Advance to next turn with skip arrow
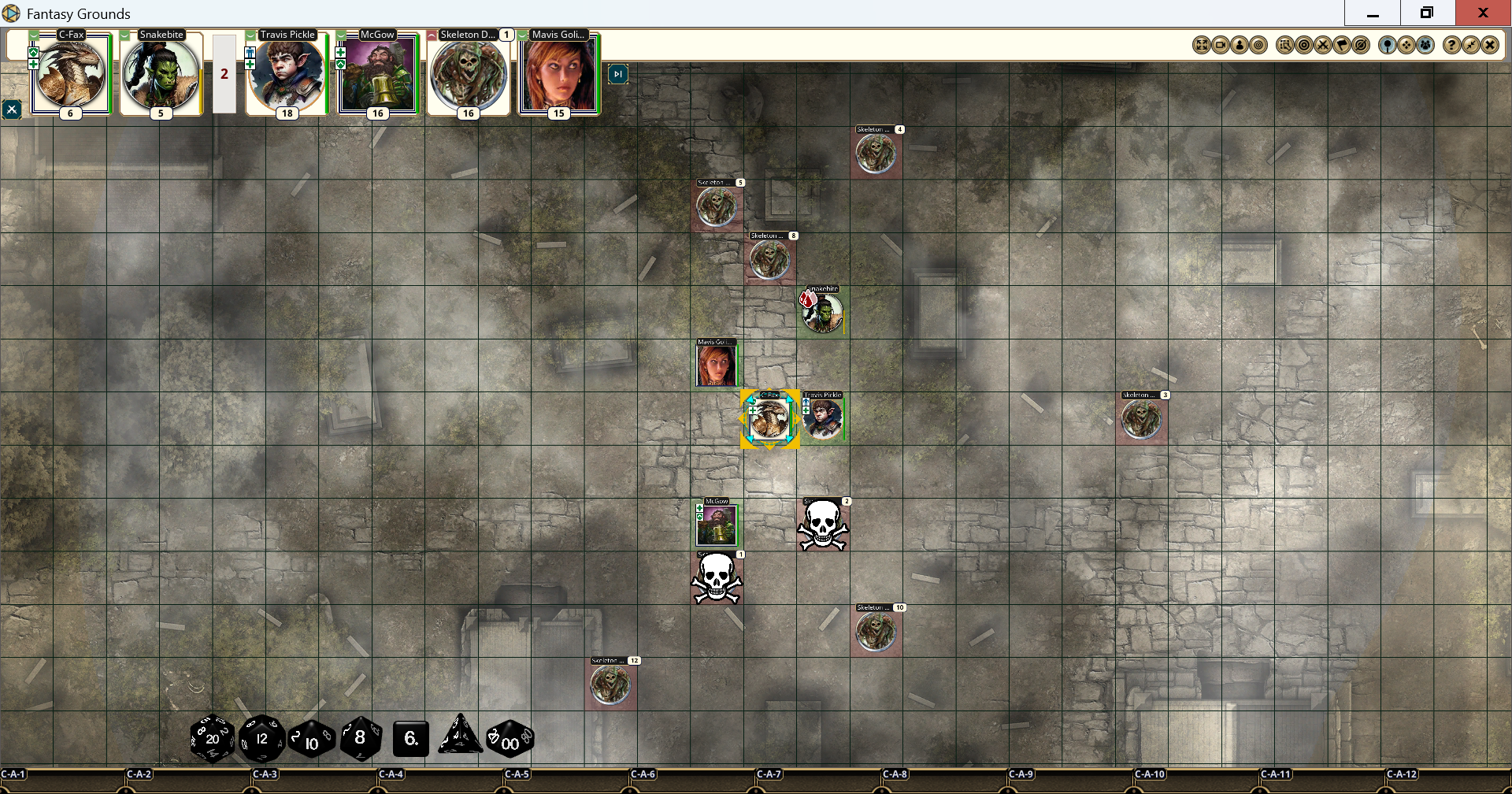 (618, 74)
